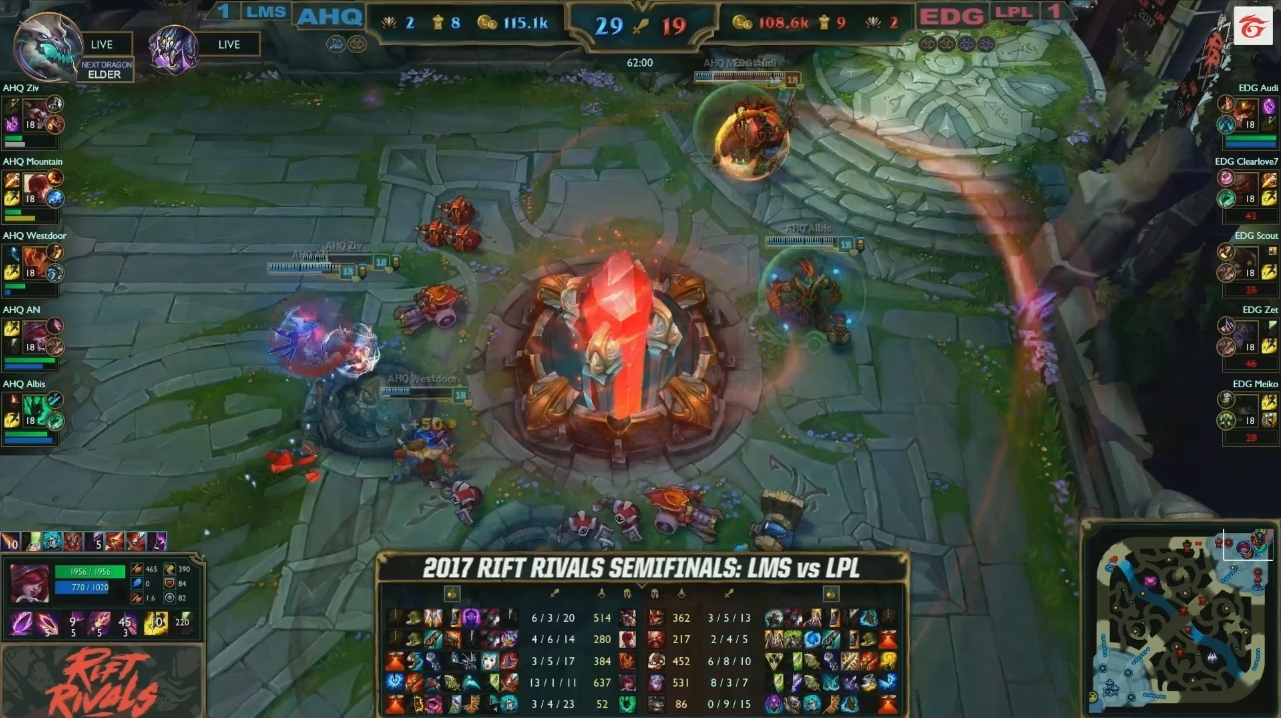Select AHQ Ziv's champion portrait
The height and width of the screenshot is (718, 1281).
[37, 111]
